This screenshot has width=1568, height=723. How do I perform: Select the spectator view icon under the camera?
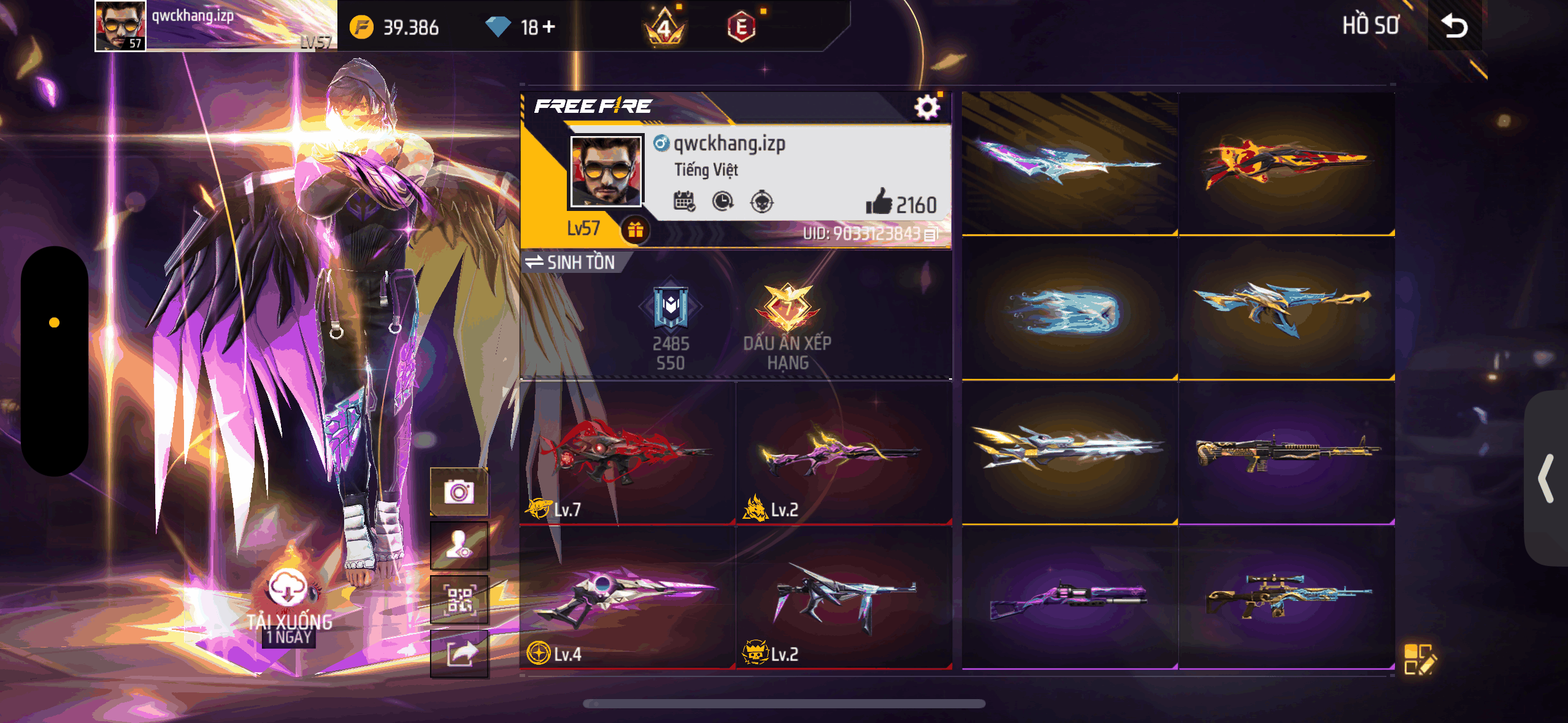459,545
